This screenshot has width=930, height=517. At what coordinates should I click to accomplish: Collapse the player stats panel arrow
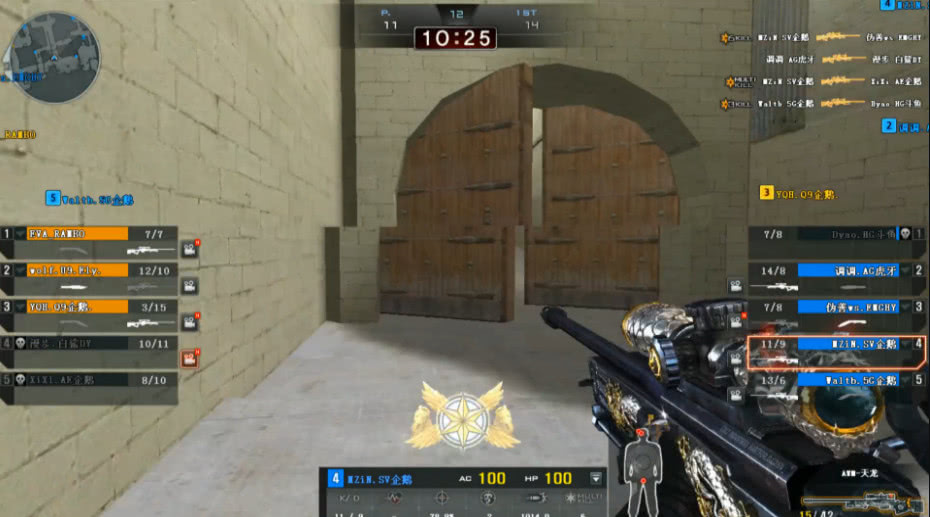click(x=596, y=478)
